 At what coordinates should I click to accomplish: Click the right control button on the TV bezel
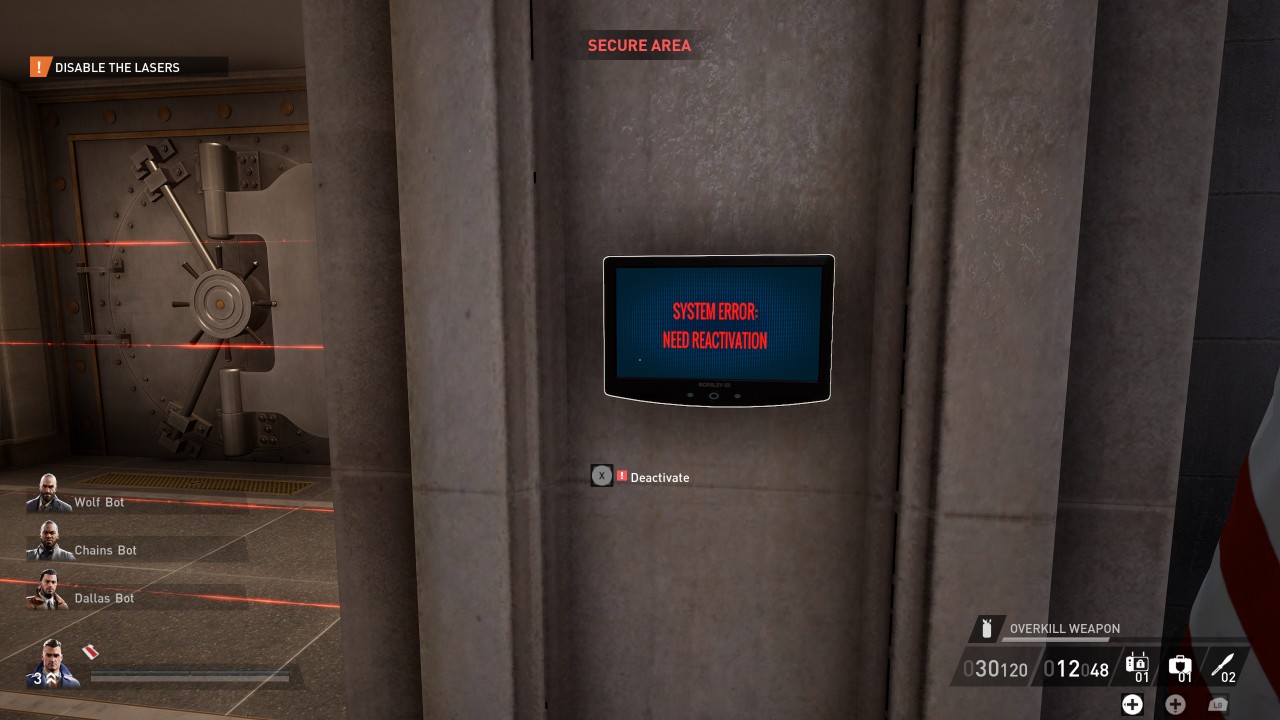[x=738, y=396]
